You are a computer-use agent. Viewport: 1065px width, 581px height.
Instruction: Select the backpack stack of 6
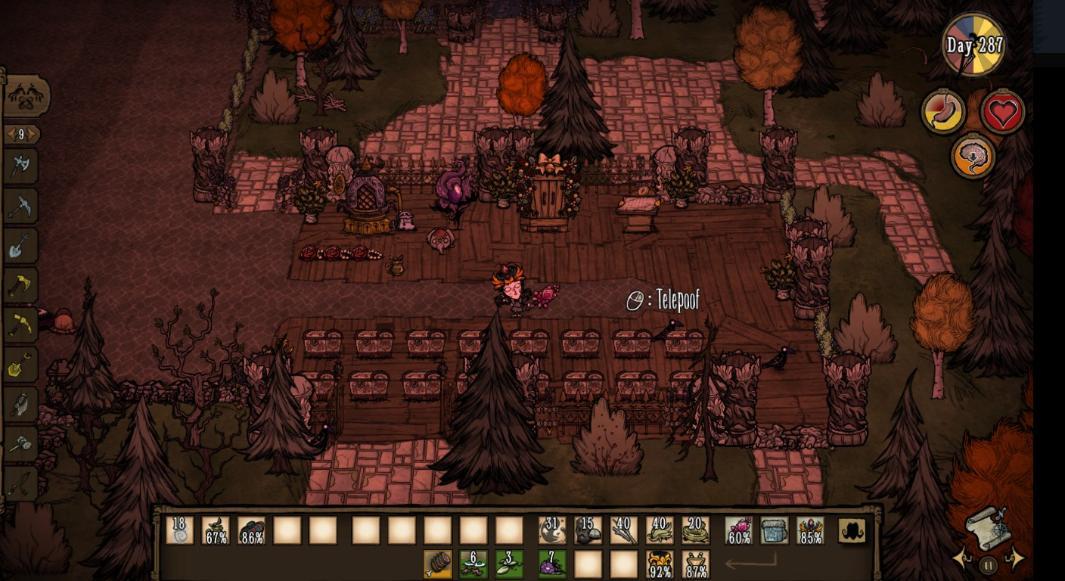[474, 564]
